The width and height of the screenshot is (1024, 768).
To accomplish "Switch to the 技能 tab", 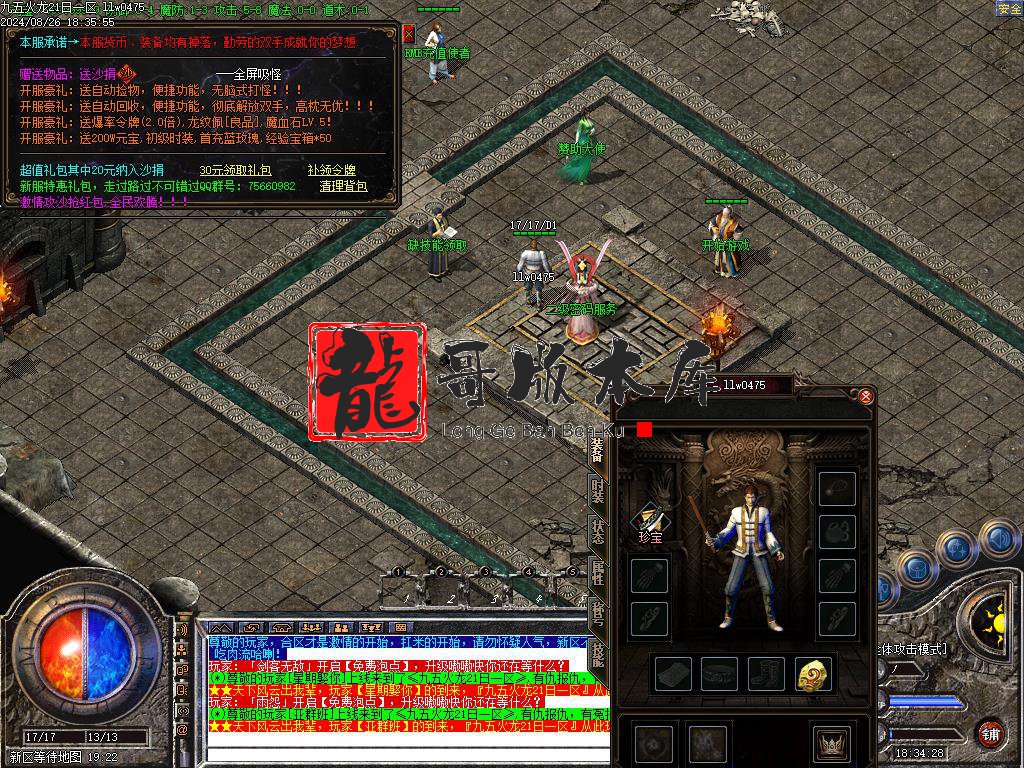I will coord(598,655).
